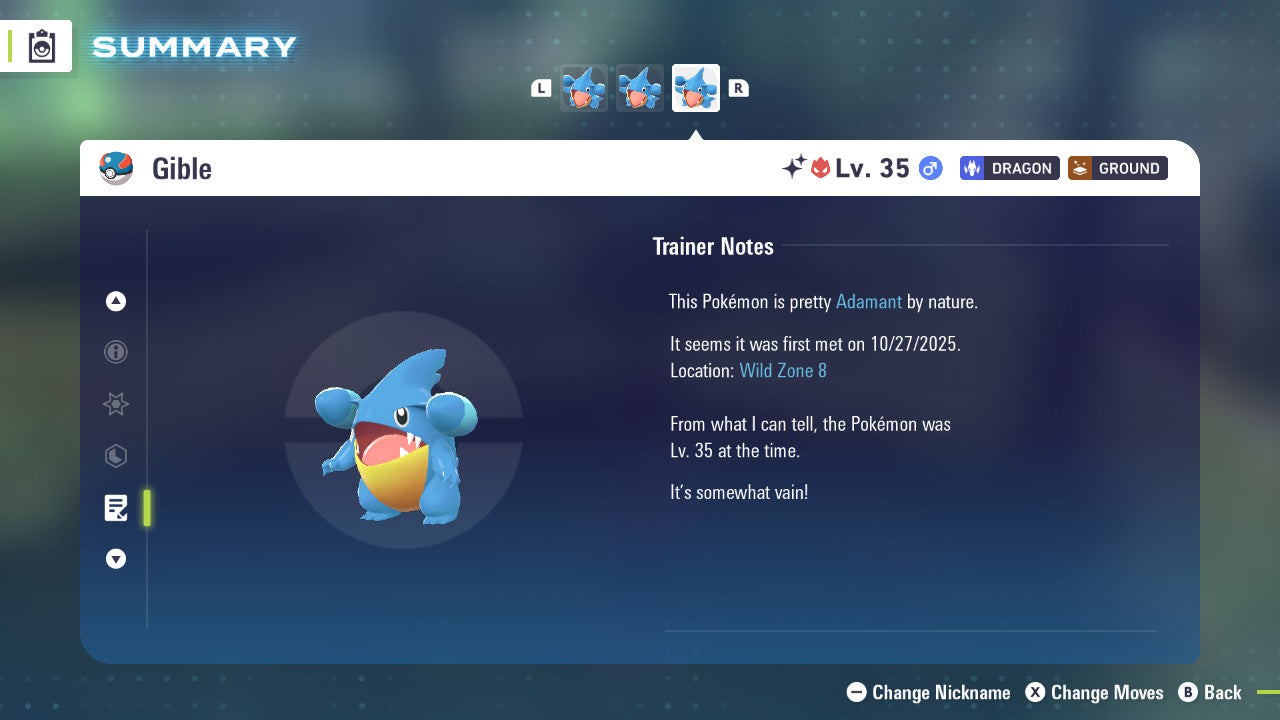Select the leftmost Gible party thumbnail at the top

pyautogui.click(x=584, y=88)
